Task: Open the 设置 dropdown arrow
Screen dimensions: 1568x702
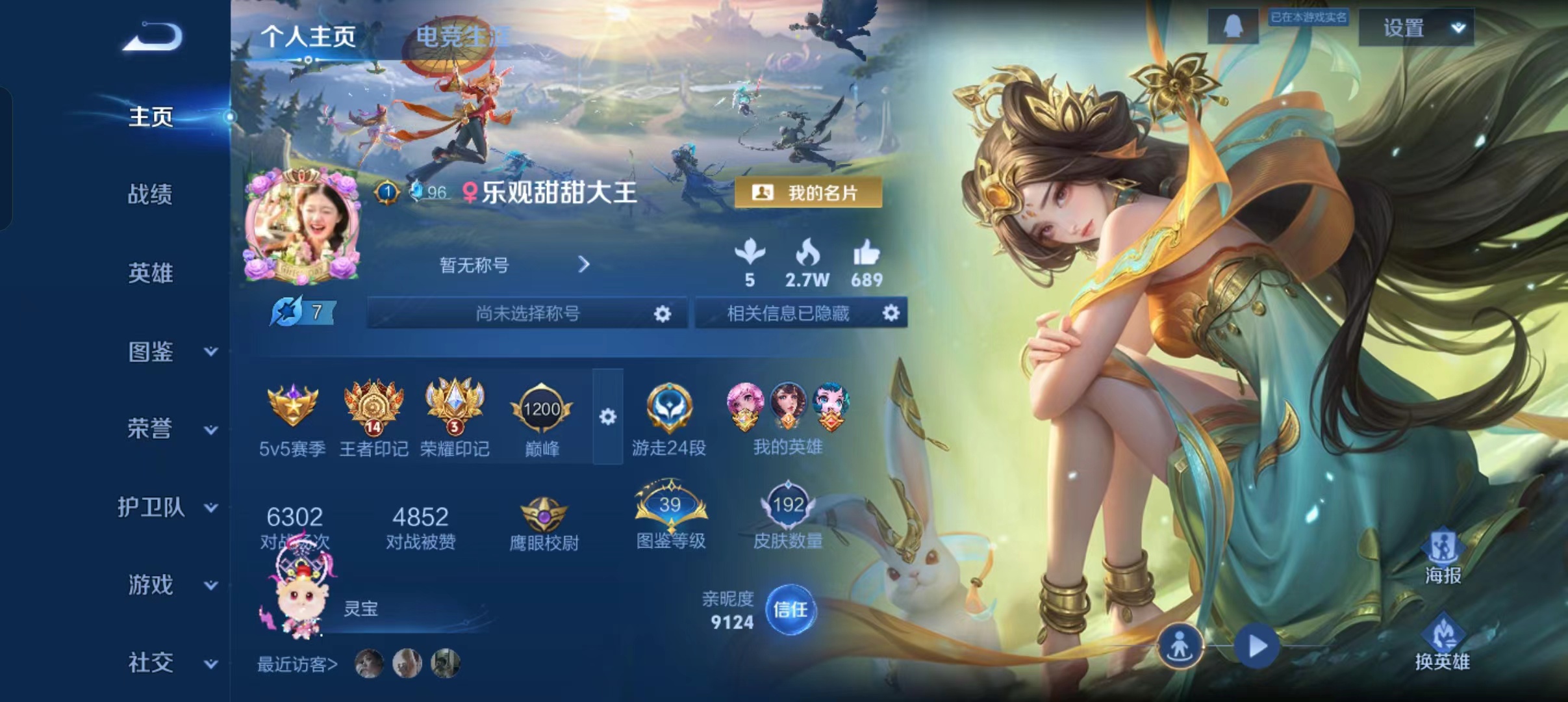Action: click(x=1459, y=28)
